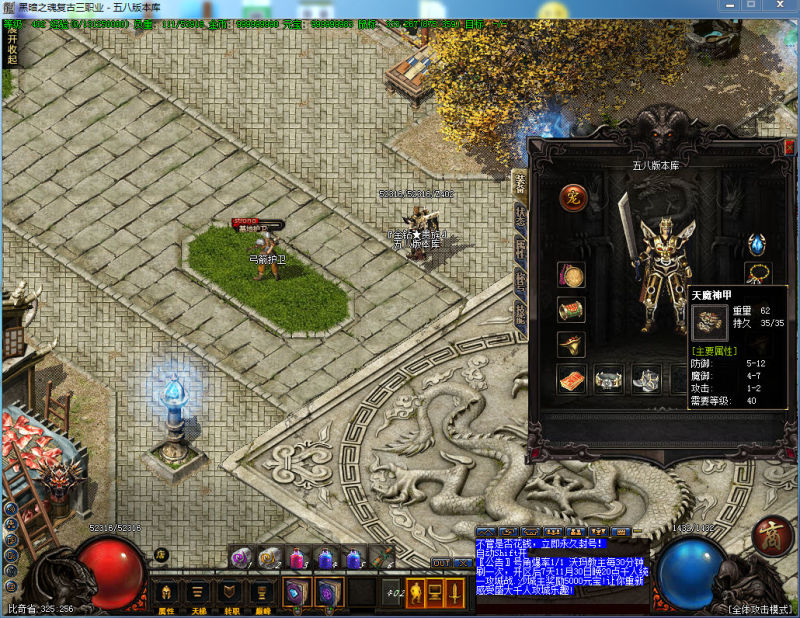This screenshot has width=800, height=618.
Task: Select the red and green scroll slot
Action: point(571,310)
